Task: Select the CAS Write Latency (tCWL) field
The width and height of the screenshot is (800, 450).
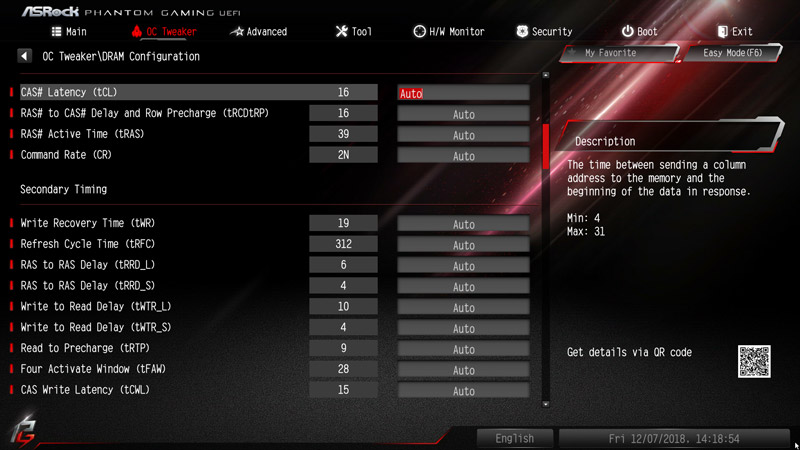Action: pos(463,391)
